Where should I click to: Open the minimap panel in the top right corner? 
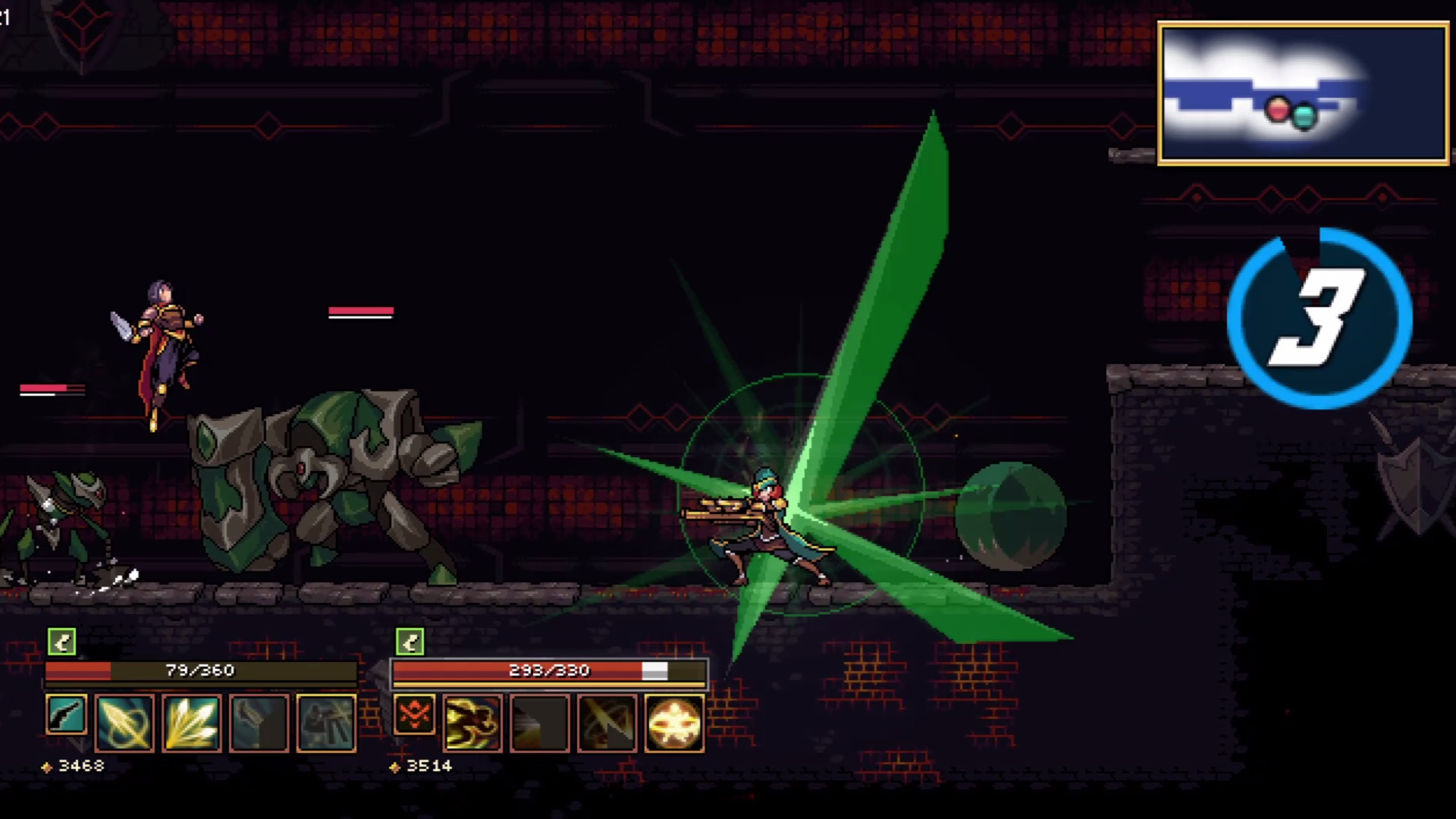tap(1301, 93)
